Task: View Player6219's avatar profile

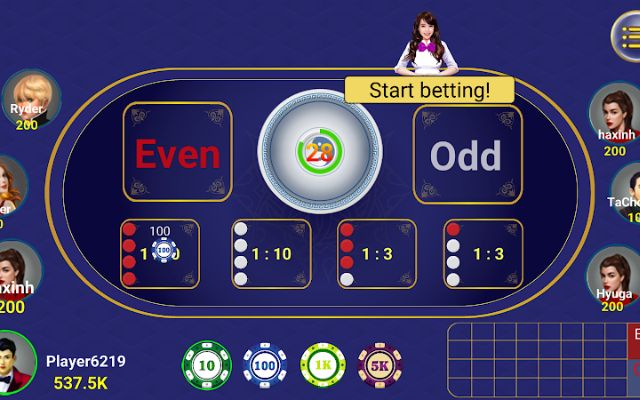Action: coord(19,362)
